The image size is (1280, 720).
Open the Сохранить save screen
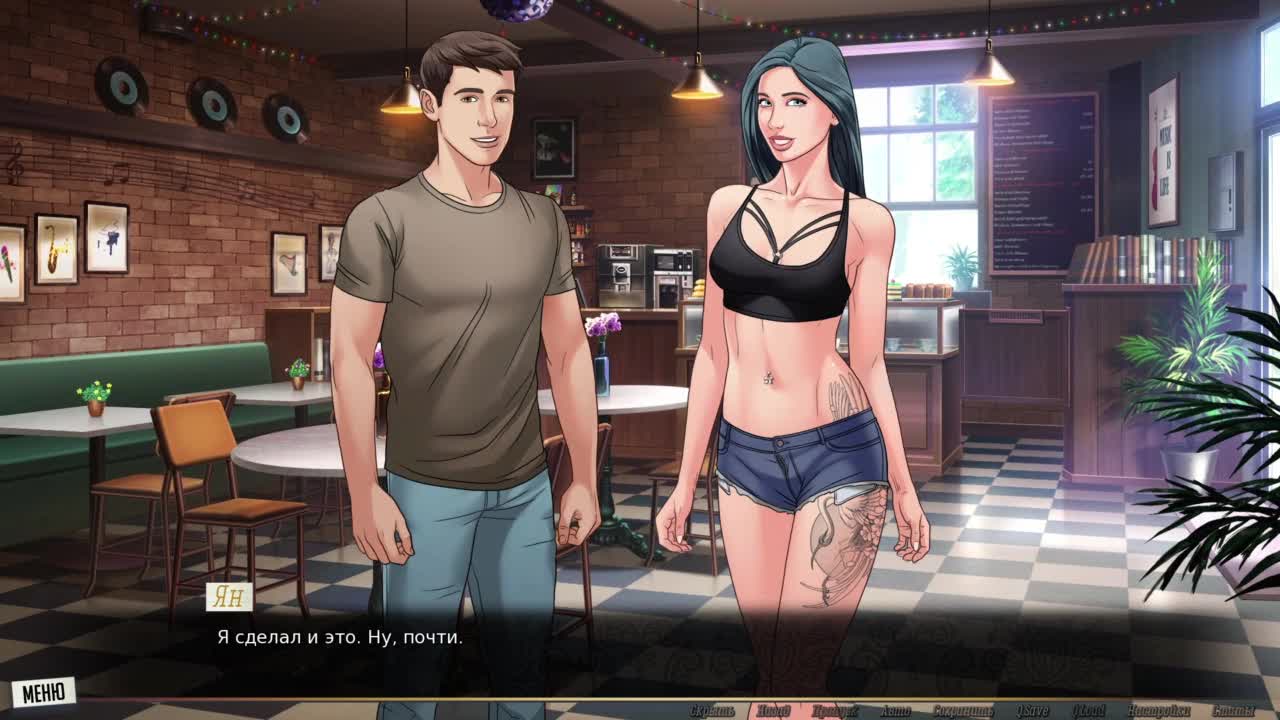(x=963, y=711)
